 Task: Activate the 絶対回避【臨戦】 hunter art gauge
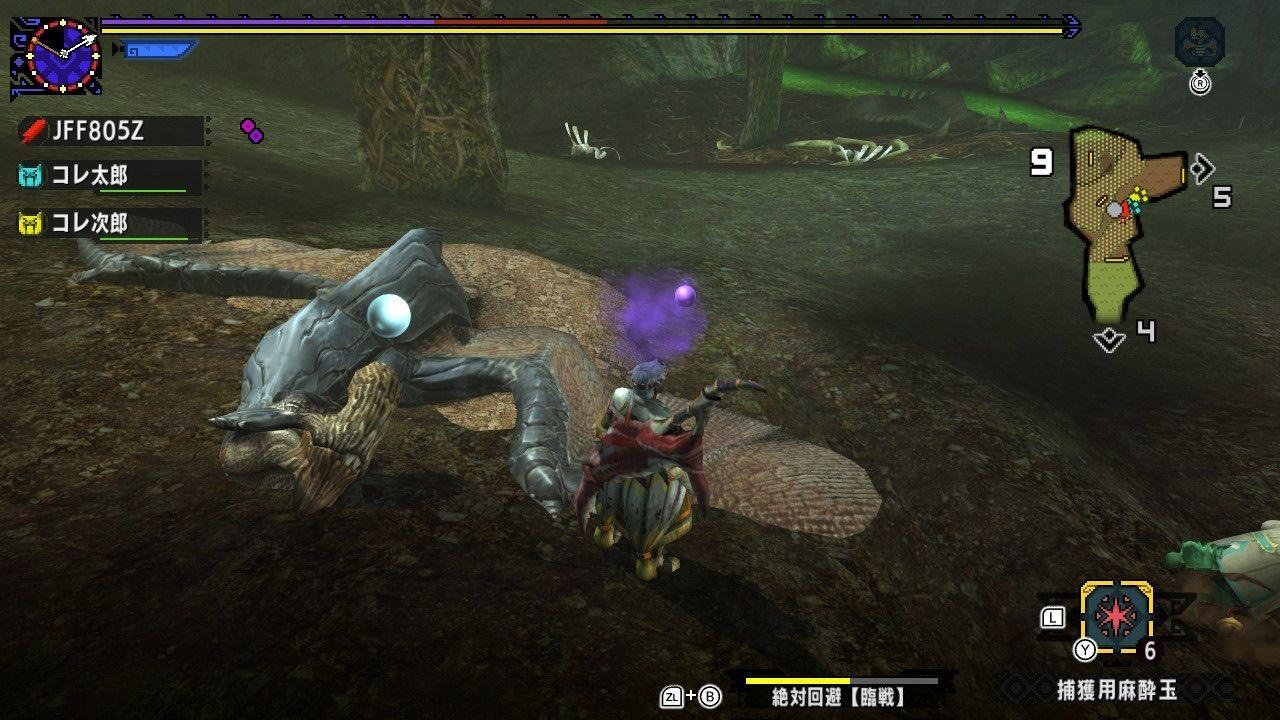click(838, 690)
